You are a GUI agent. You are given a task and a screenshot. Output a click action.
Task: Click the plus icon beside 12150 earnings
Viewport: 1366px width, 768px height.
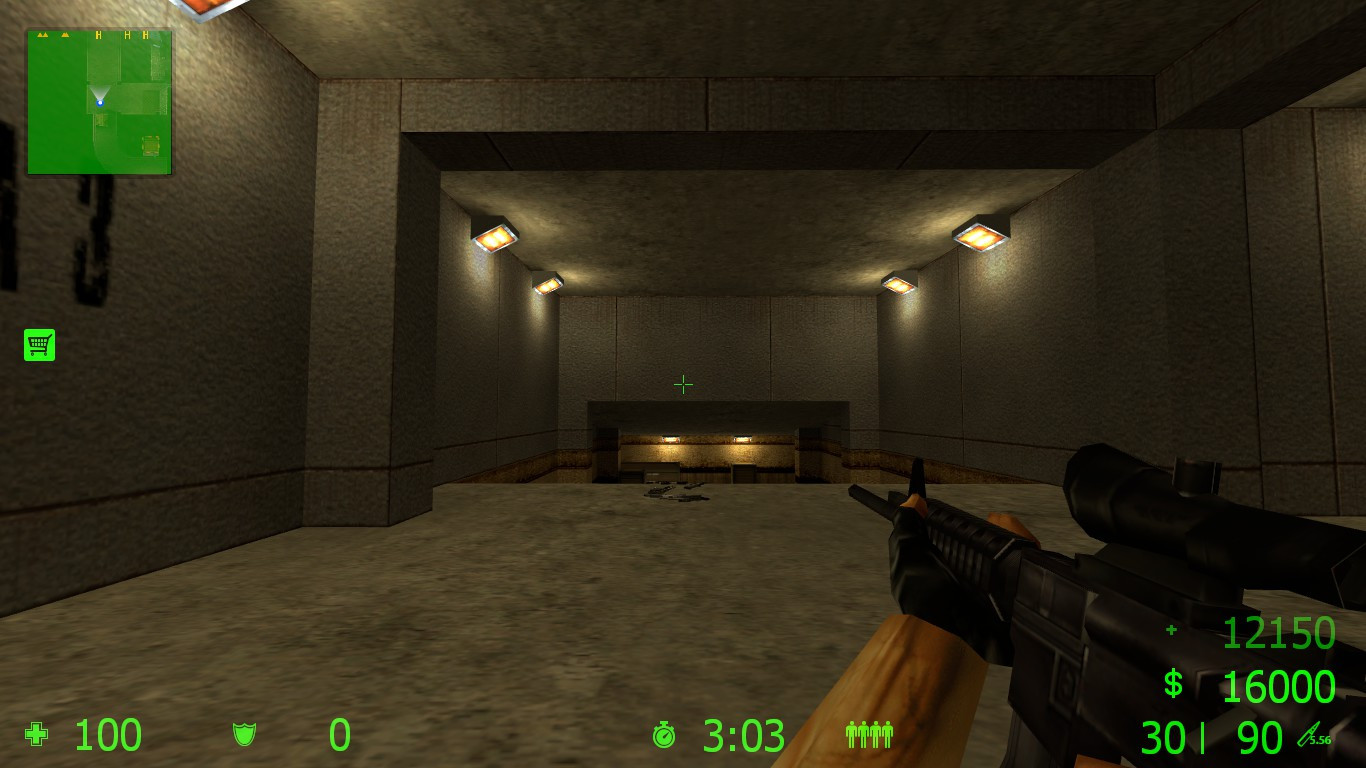pos(1169,632)
